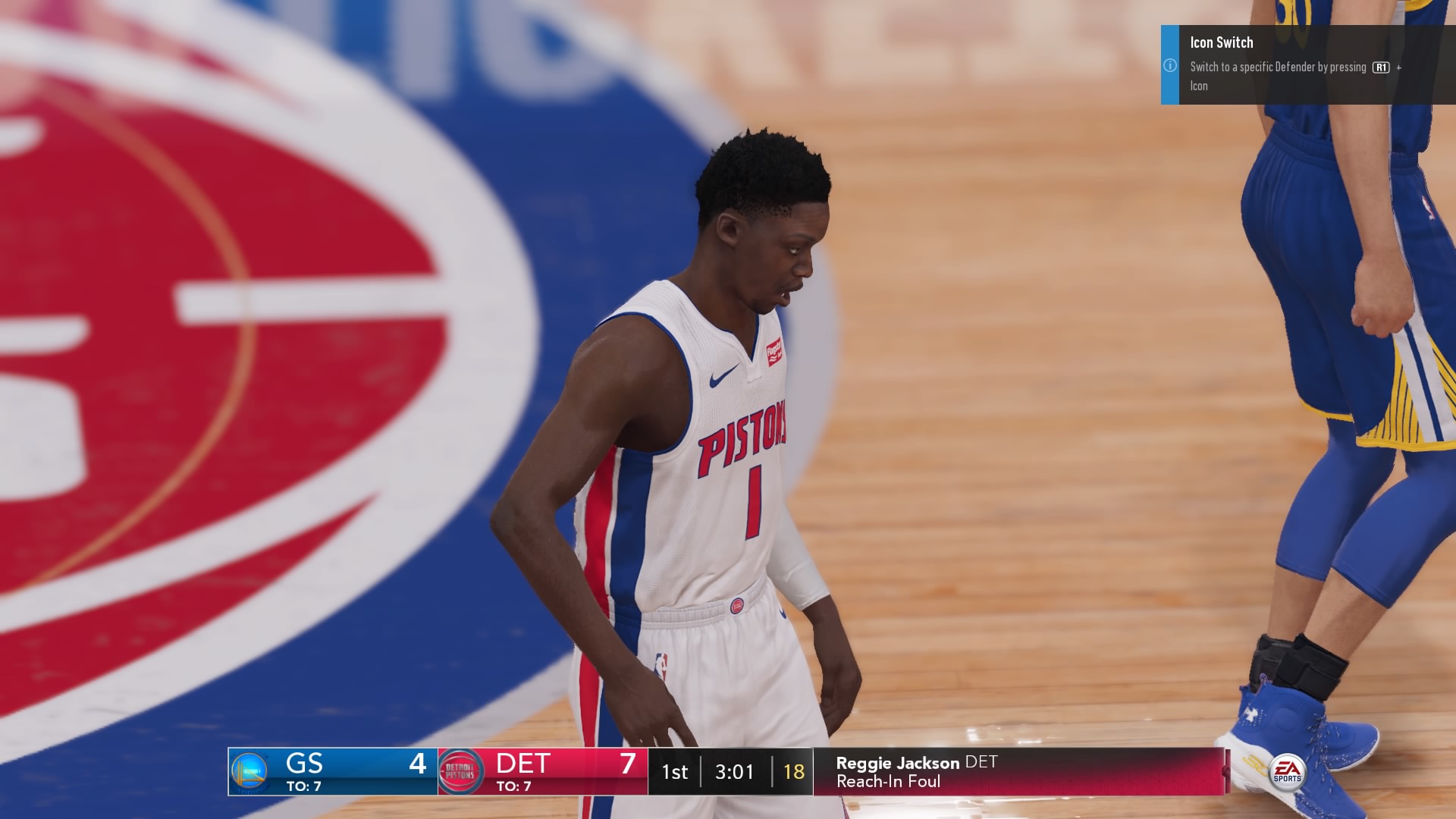The image size is (1456, 819).
Task: Click the Reggie Jackson name label
Action: tap(897, 763)
